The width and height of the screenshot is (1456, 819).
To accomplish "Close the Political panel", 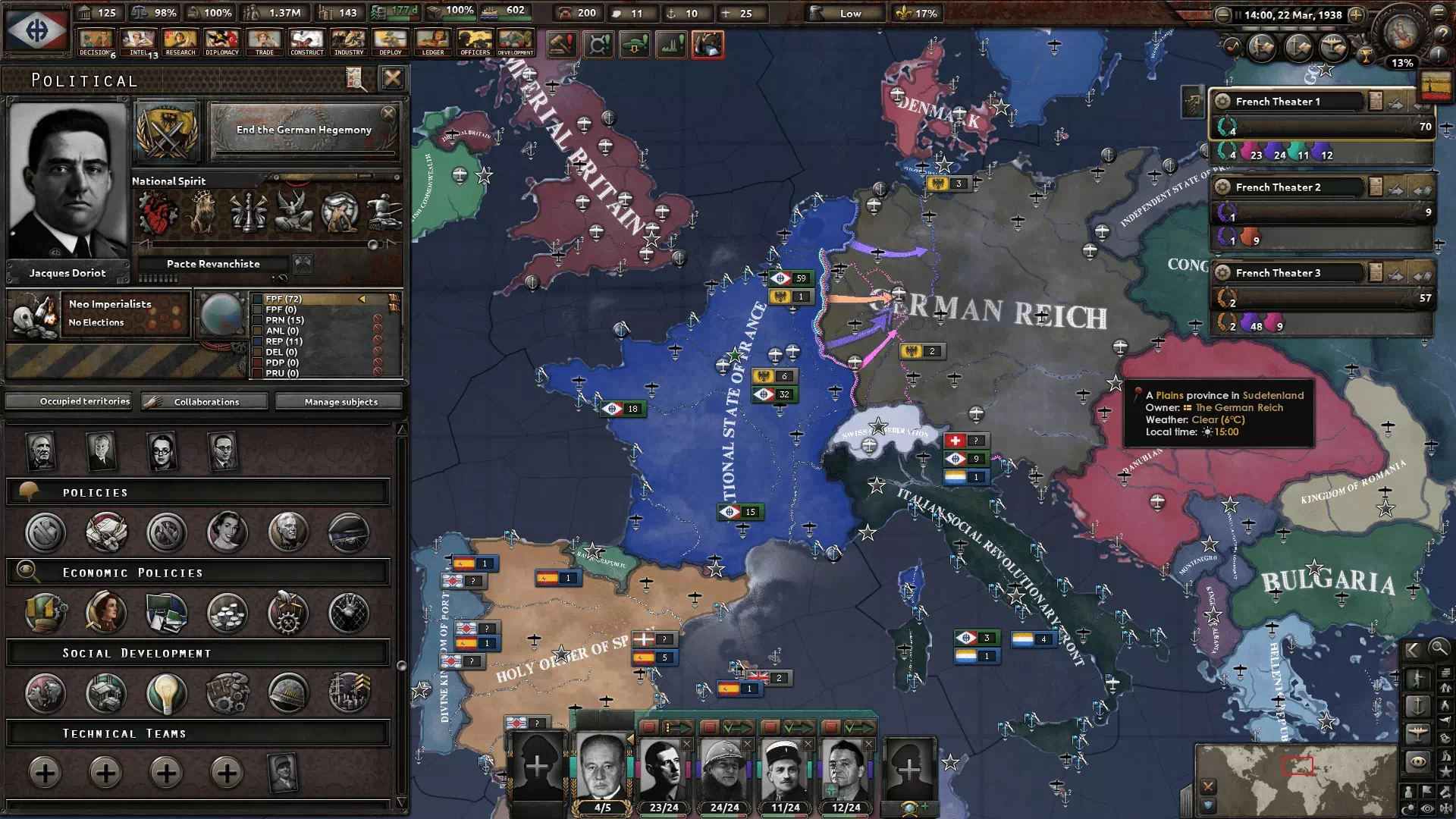I will [392, 78].
